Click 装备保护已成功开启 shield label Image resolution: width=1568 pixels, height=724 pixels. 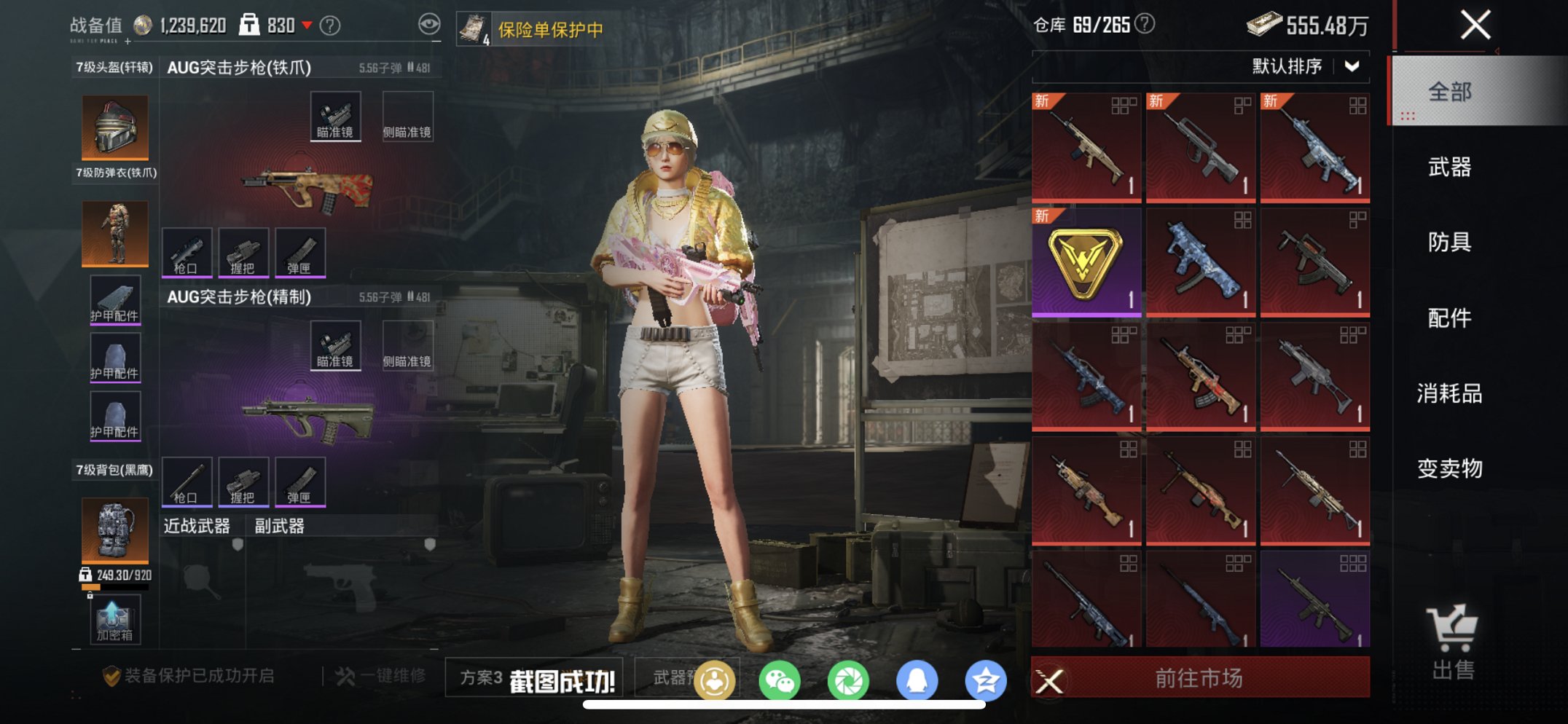coord(187,677)
